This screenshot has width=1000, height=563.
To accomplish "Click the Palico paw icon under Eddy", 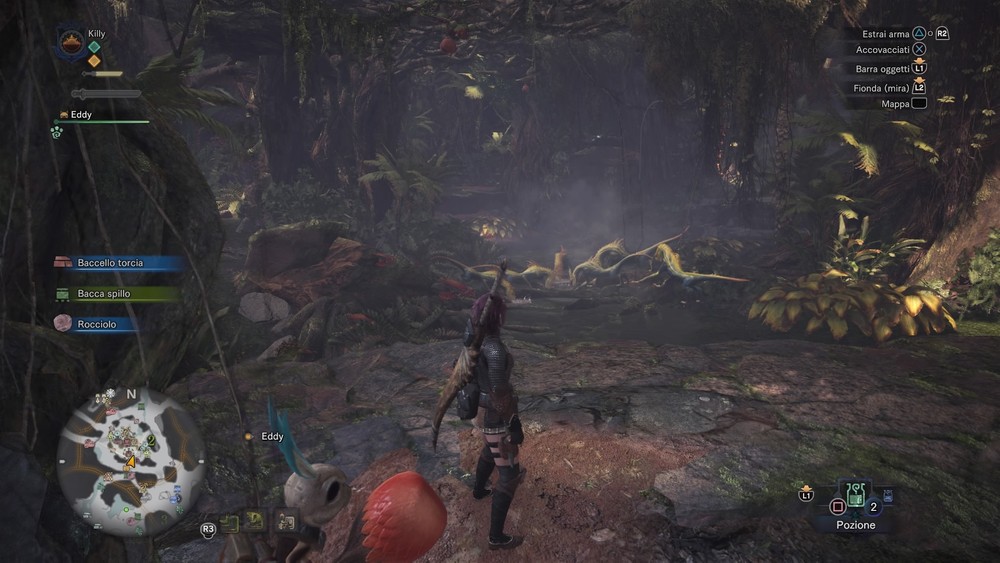I will point(57,131).
